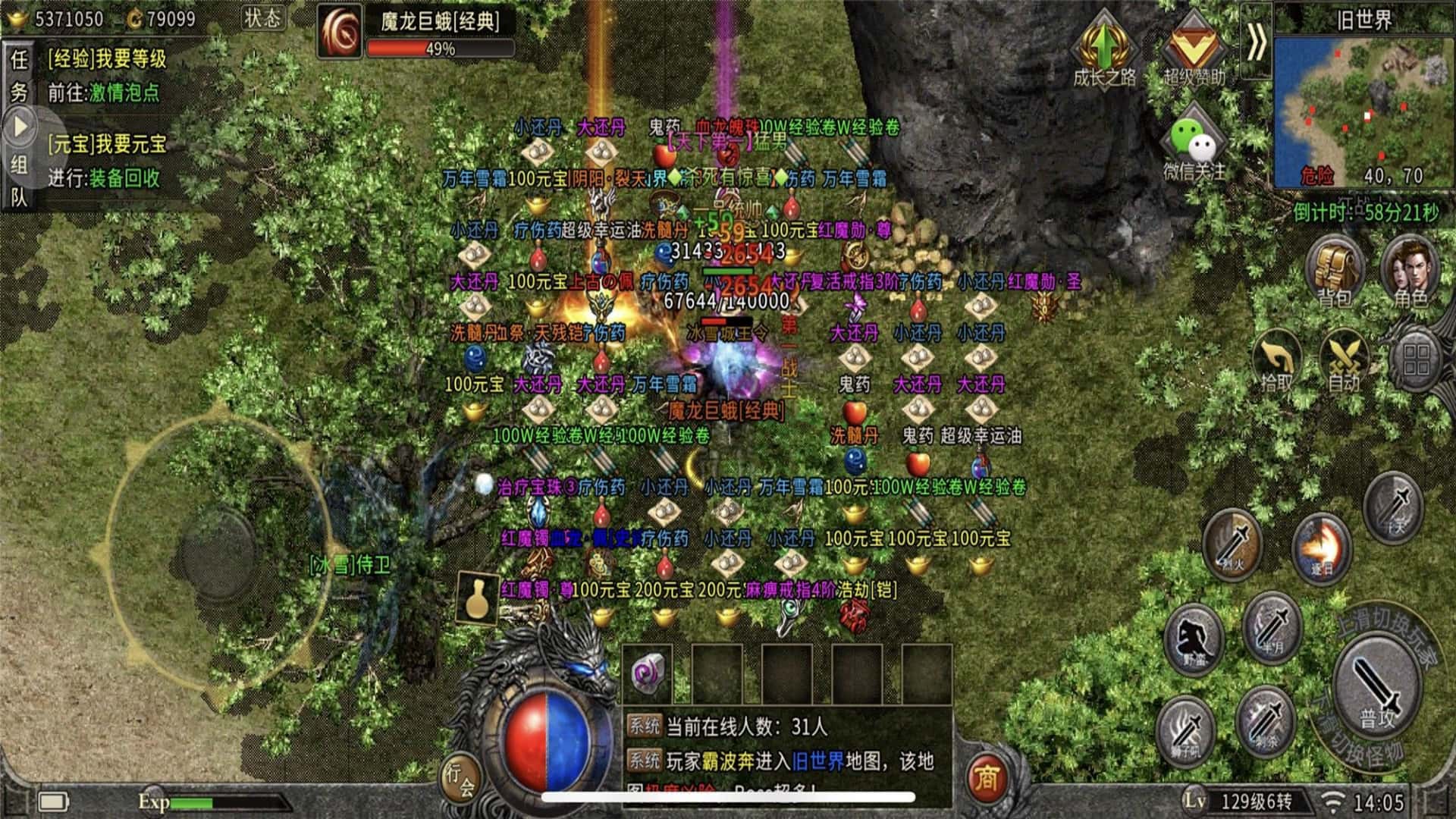Open the 状态 status button
The width and height of the screenshot is (1456, 819).
262,19
